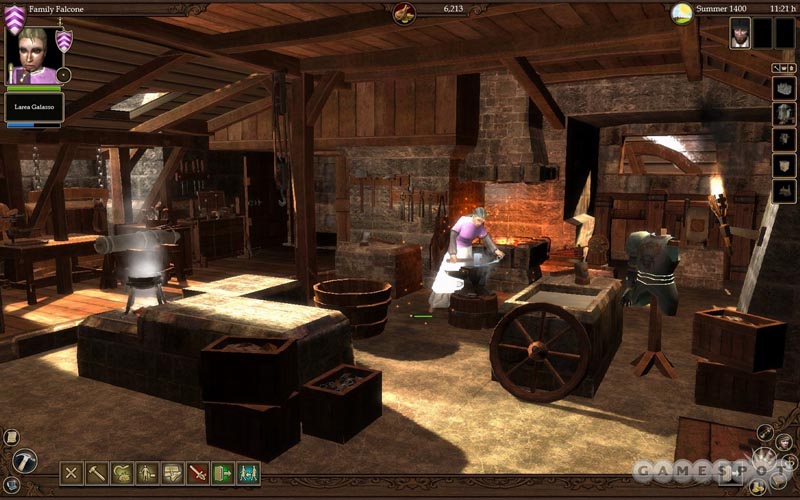Select the top building thumbnail slot
800x500 pixels.
[x=784, y=87]
